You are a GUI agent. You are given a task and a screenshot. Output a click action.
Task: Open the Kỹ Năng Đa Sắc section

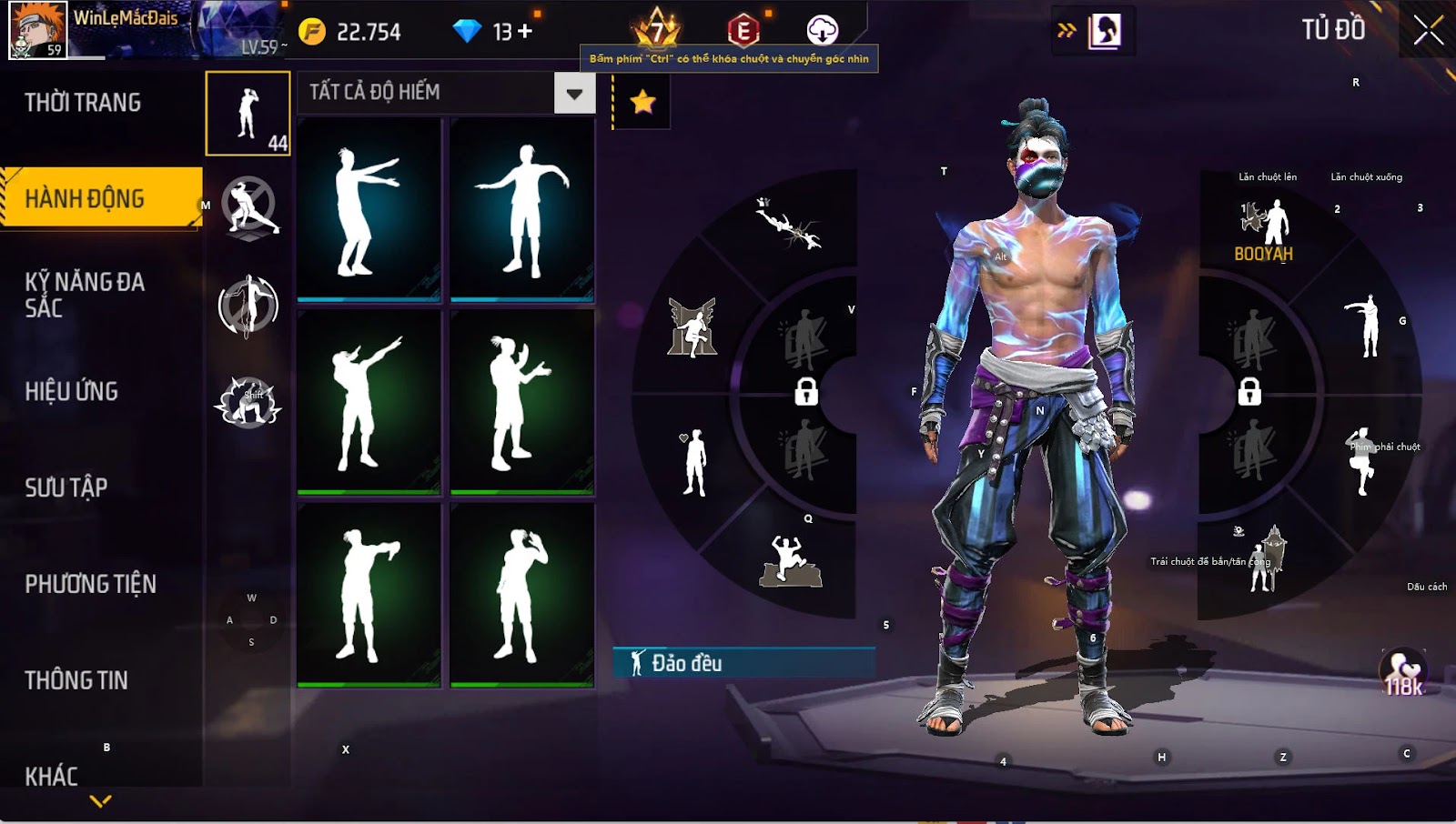pyautogui.click(x=85, y=295)
